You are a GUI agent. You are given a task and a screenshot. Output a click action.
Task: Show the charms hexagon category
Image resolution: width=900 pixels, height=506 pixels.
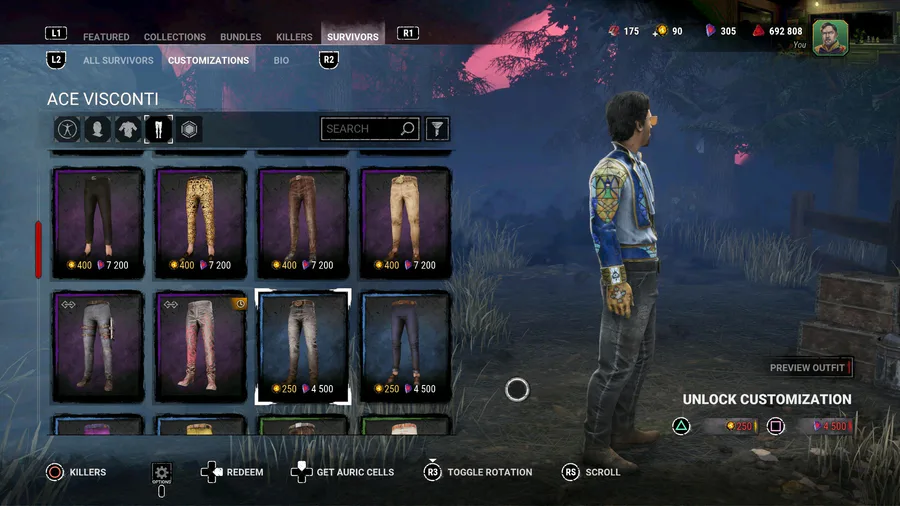tap(189, 129)
